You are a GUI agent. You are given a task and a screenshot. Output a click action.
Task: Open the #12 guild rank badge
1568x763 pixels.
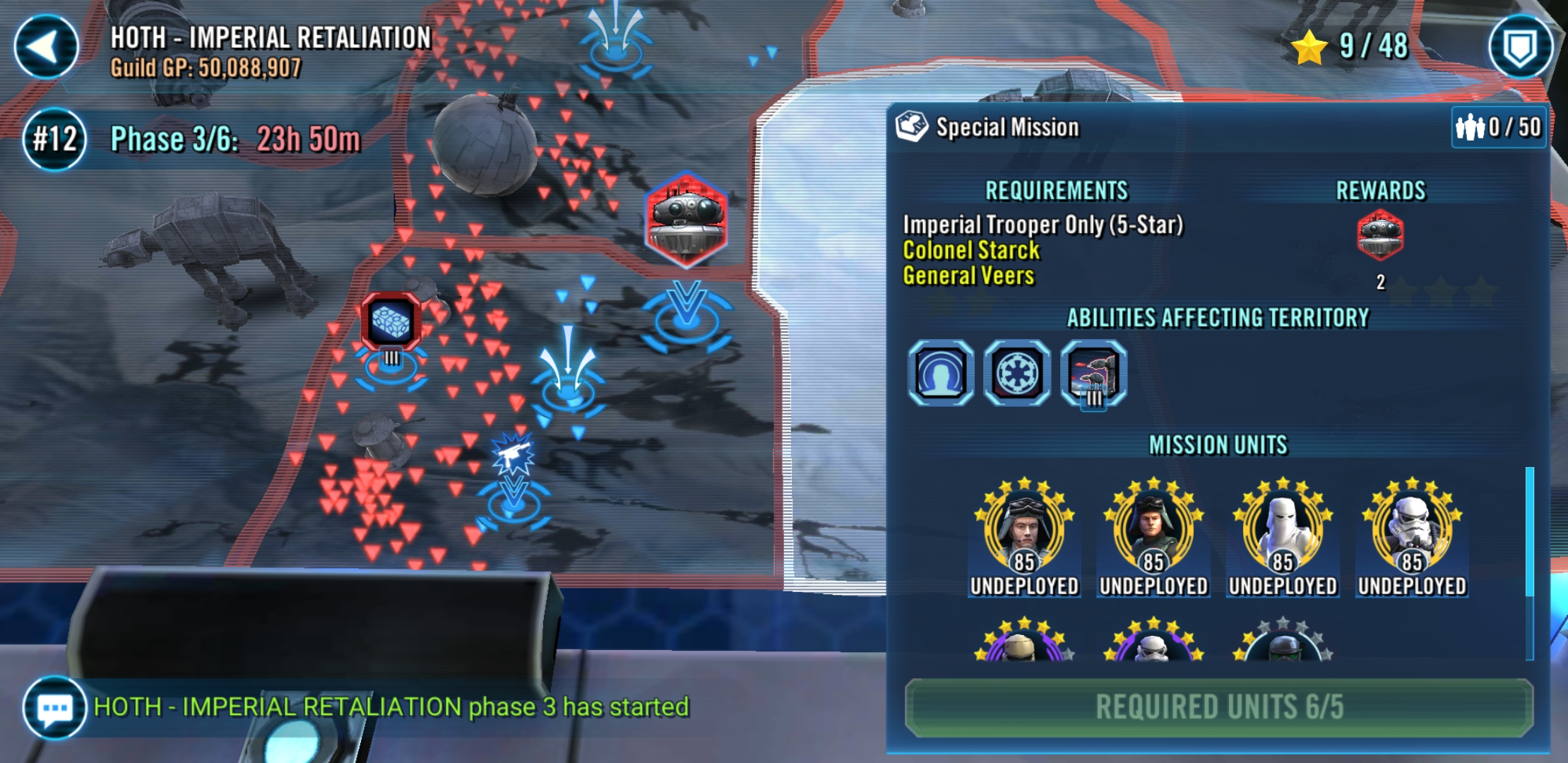pyautogui.click(x=54, y=138)
